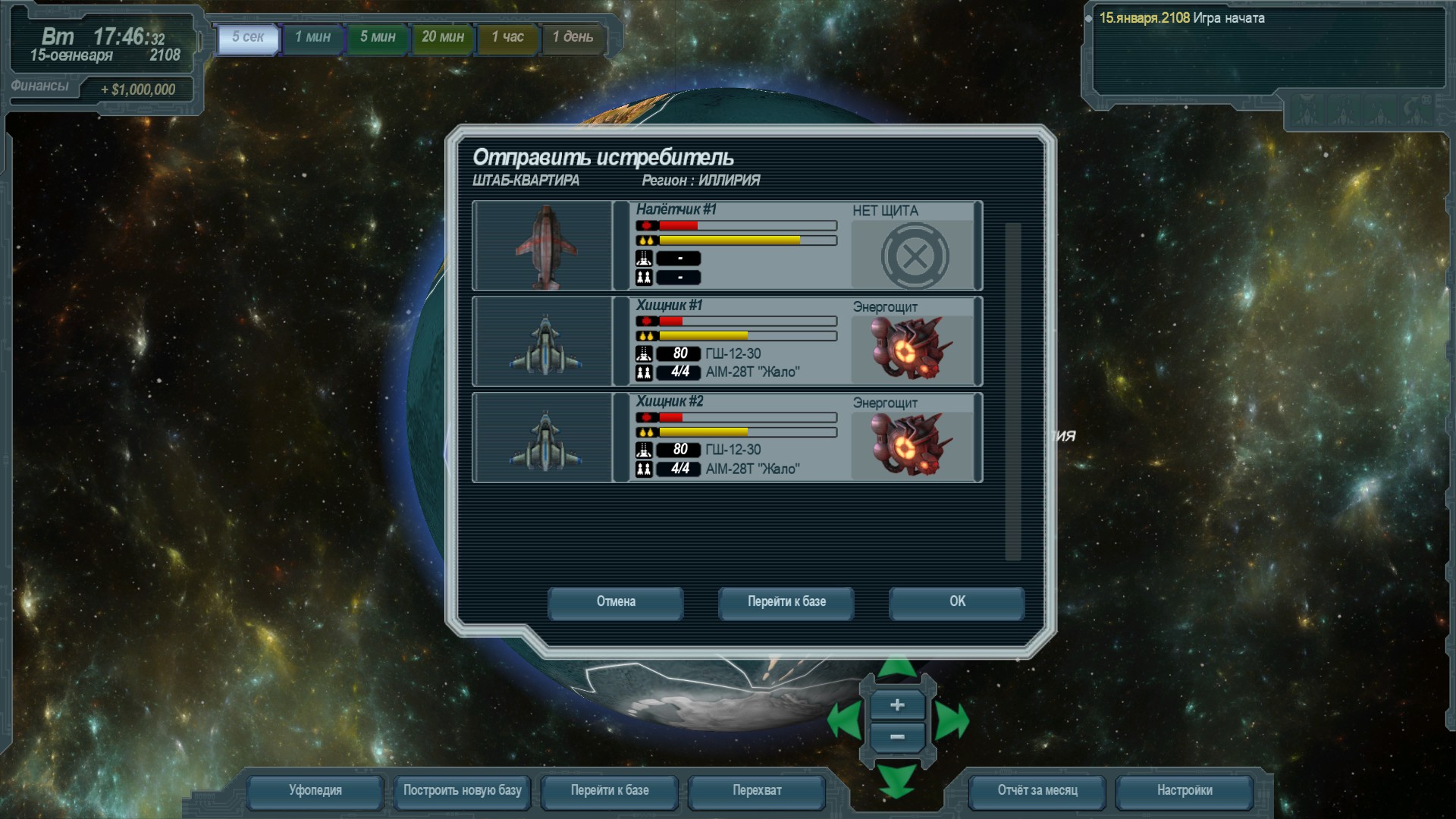Activate the 1 день time speed

[573, 38]
